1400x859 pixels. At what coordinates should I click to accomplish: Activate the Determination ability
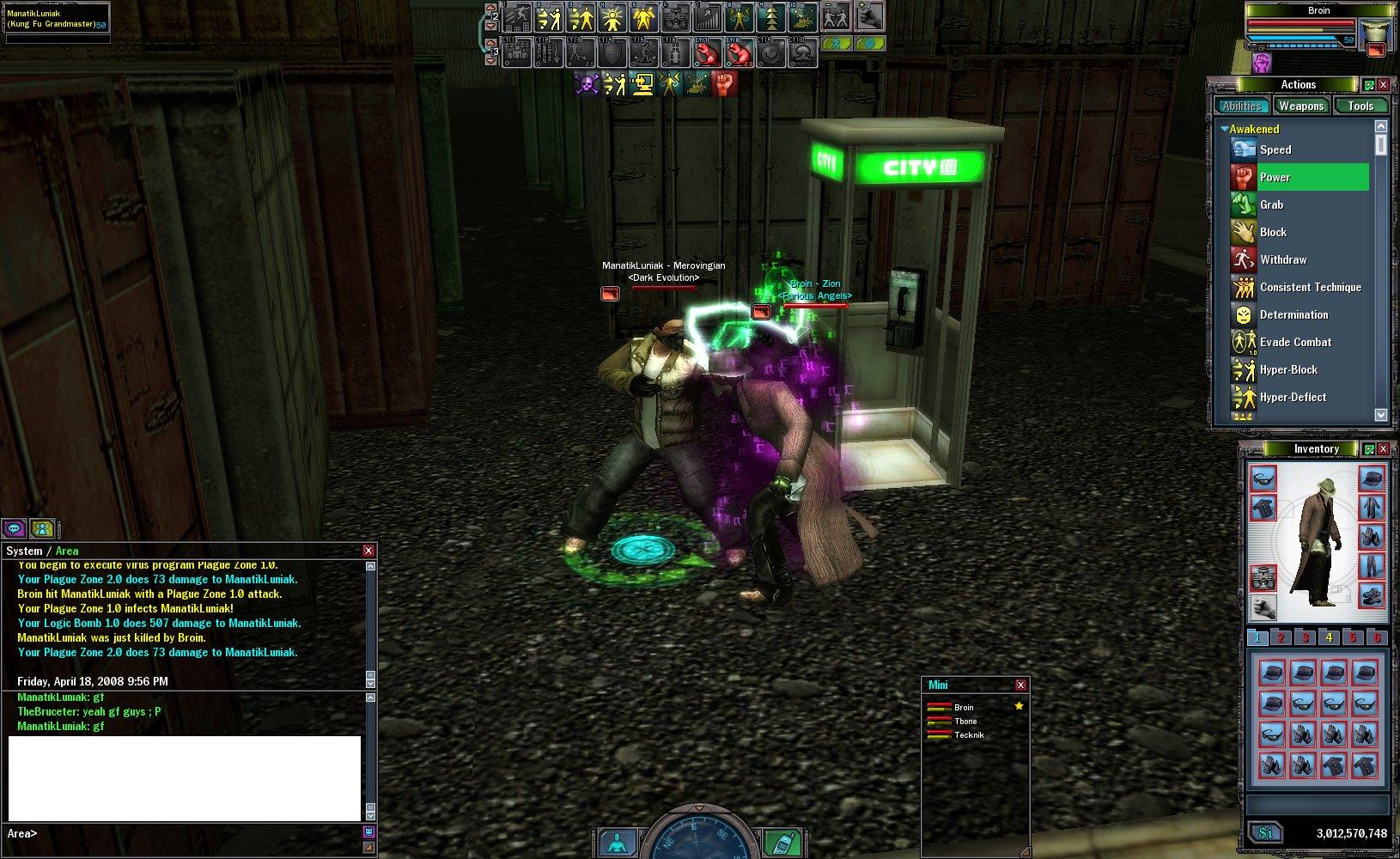[x=1293, y=314]
